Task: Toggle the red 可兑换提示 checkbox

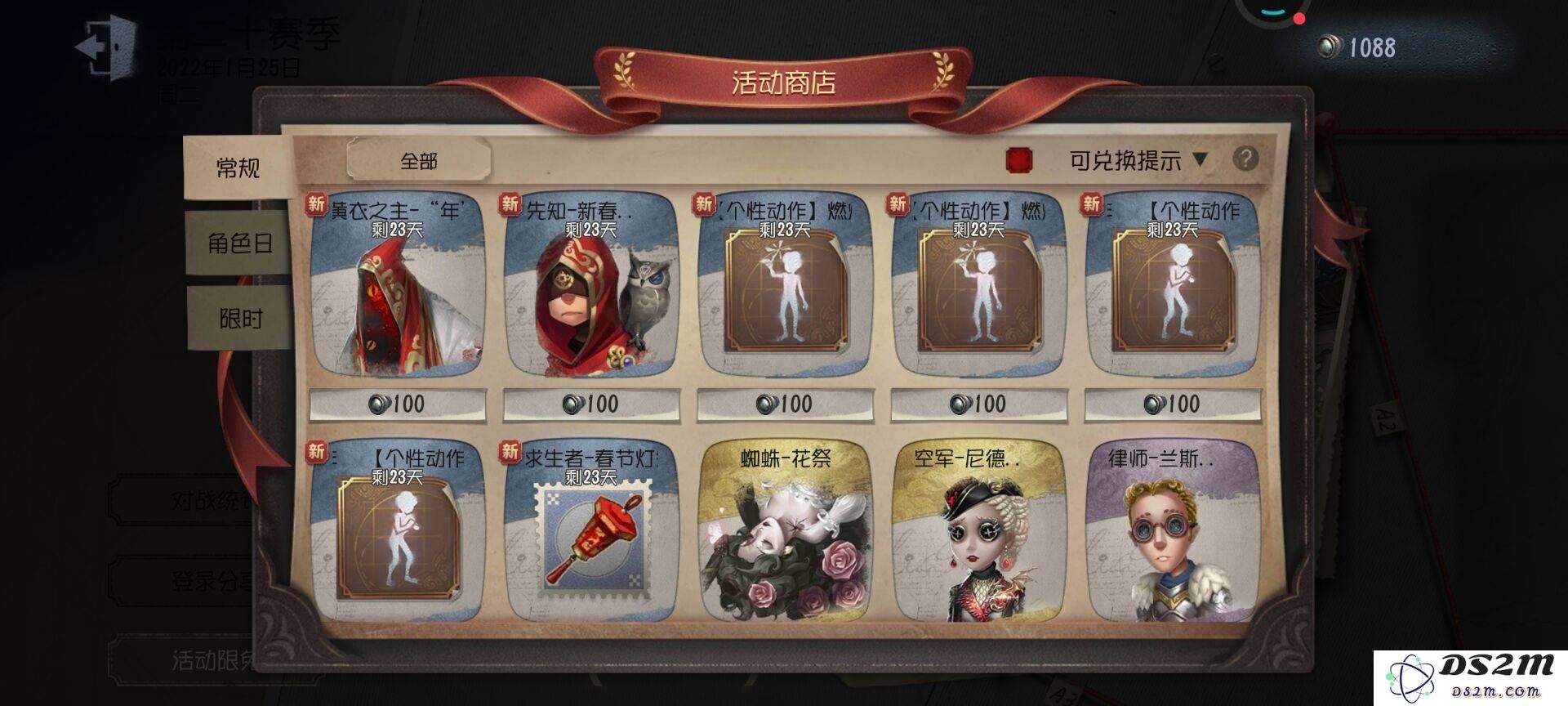Action: coord(1019,160)
